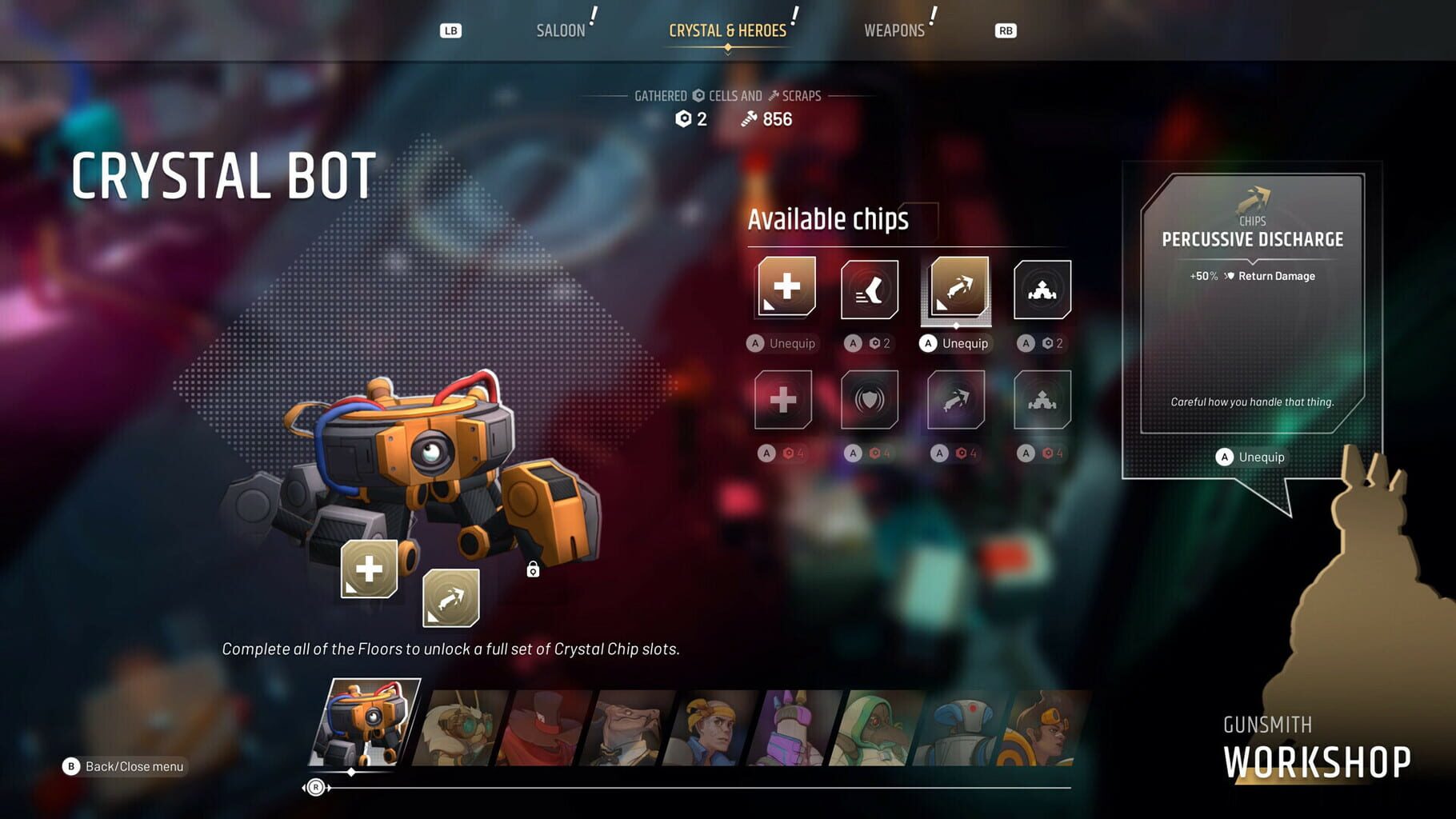Select the health cross chip in Available chips
This screenshot has height=819, width=1456.
pos(784,288)
